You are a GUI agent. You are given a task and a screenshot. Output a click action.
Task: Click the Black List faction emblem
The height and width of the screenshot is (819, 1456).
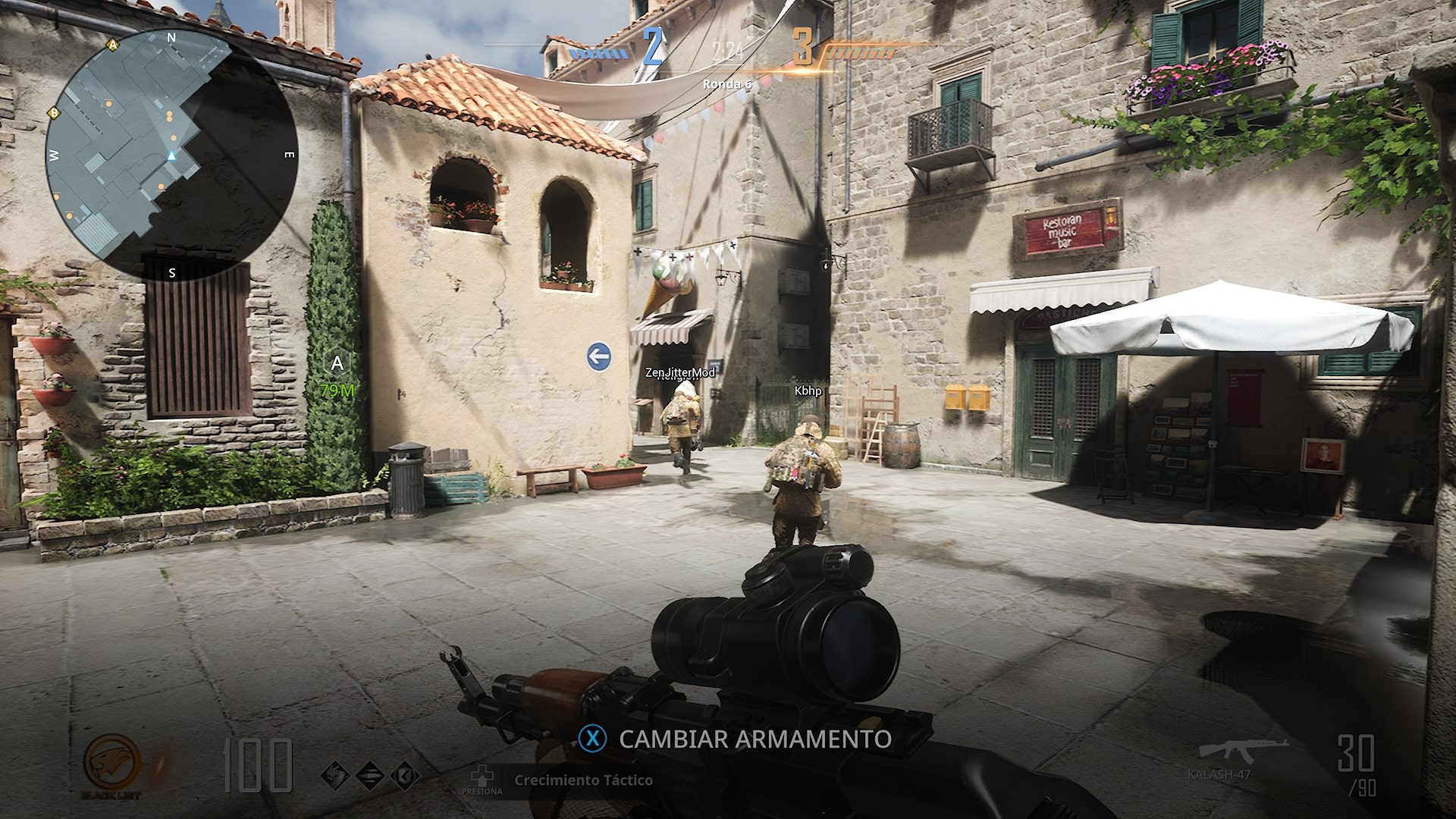[111, 765]
